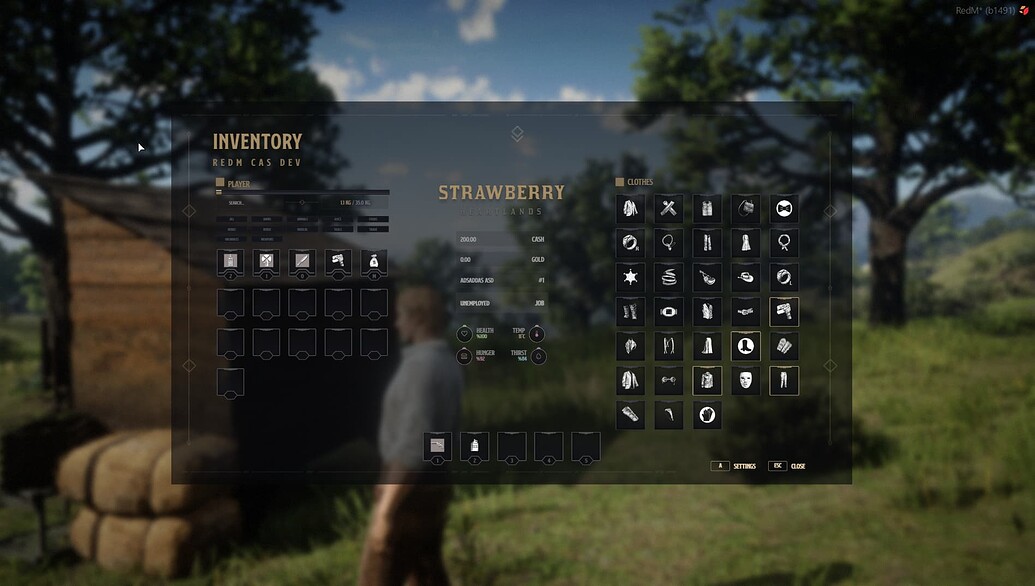Toggle the crossed tools clothing slot
The image size is (1035, 586).
coord(669,209)
